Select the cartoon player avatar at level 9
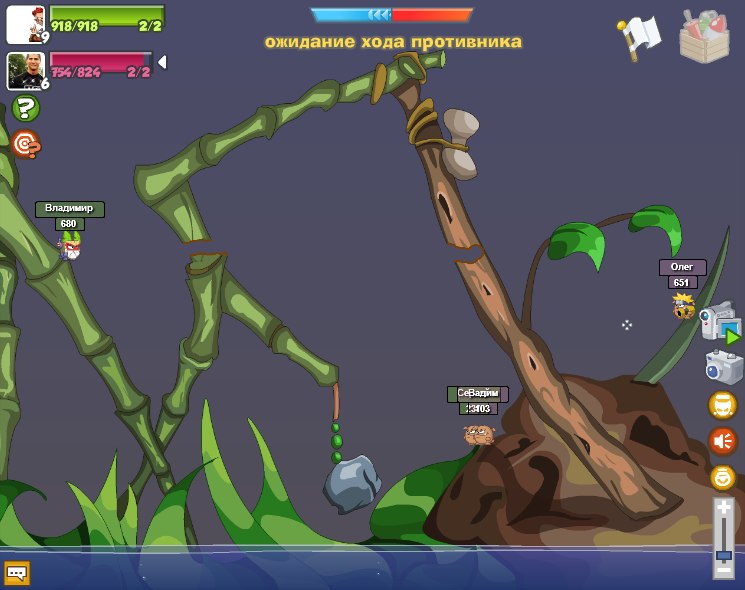 [x=25, y=24]
